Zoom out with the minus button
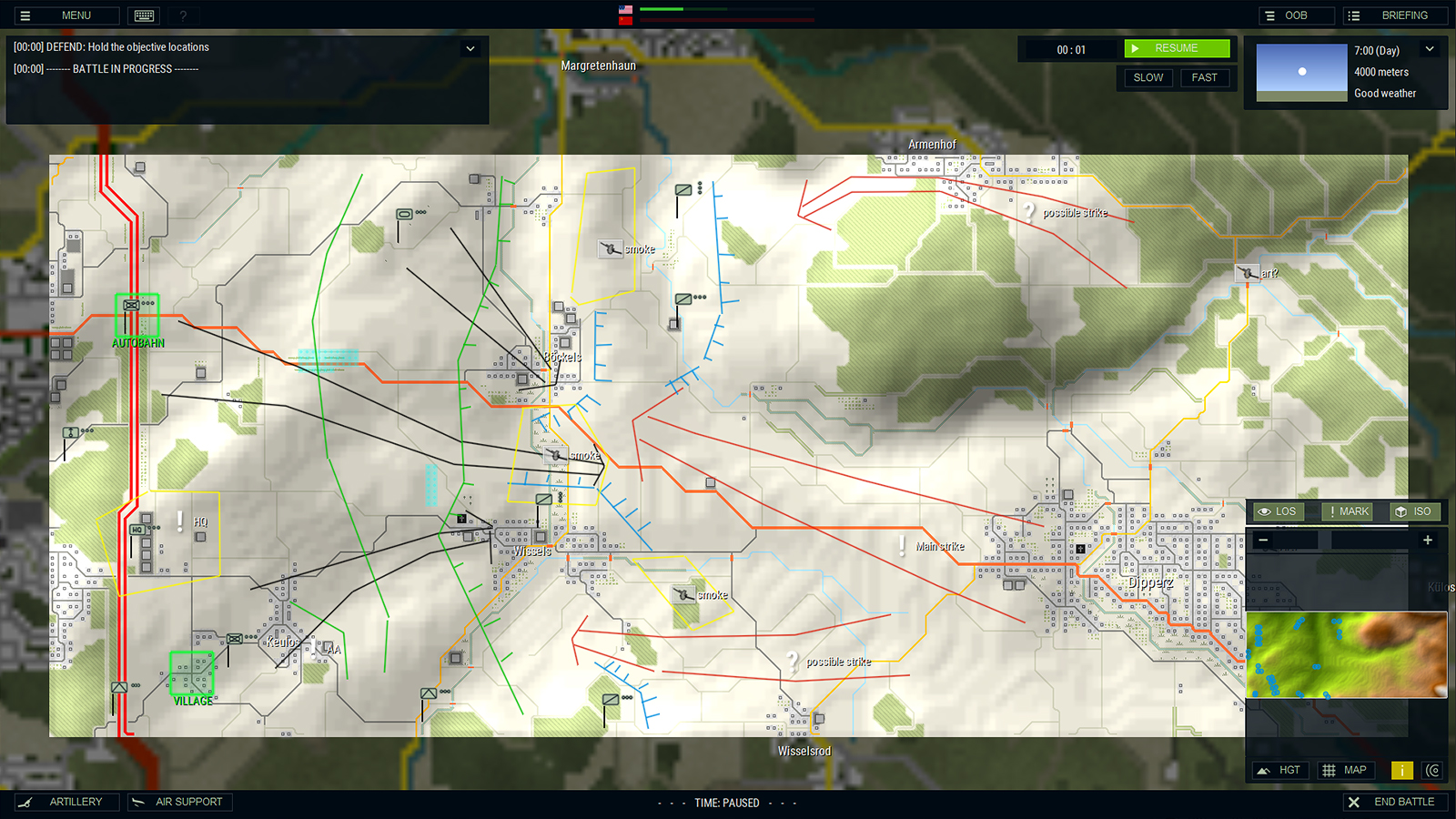Image resolution: width=1456 pixels, height=819 pixels. pyautogui.click(x=1263, y=541)
